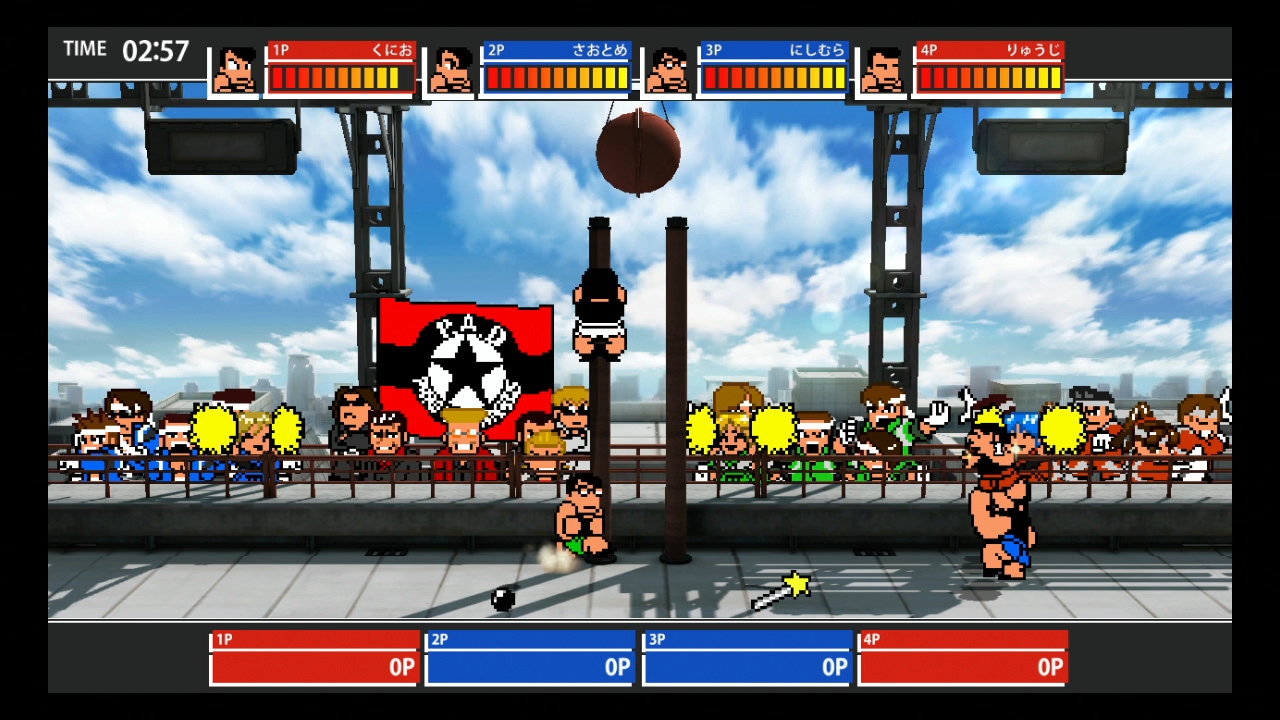Select player 3P Nishimura's portrait
This screenshot has width=1280, height=720.
pos(668,71)
